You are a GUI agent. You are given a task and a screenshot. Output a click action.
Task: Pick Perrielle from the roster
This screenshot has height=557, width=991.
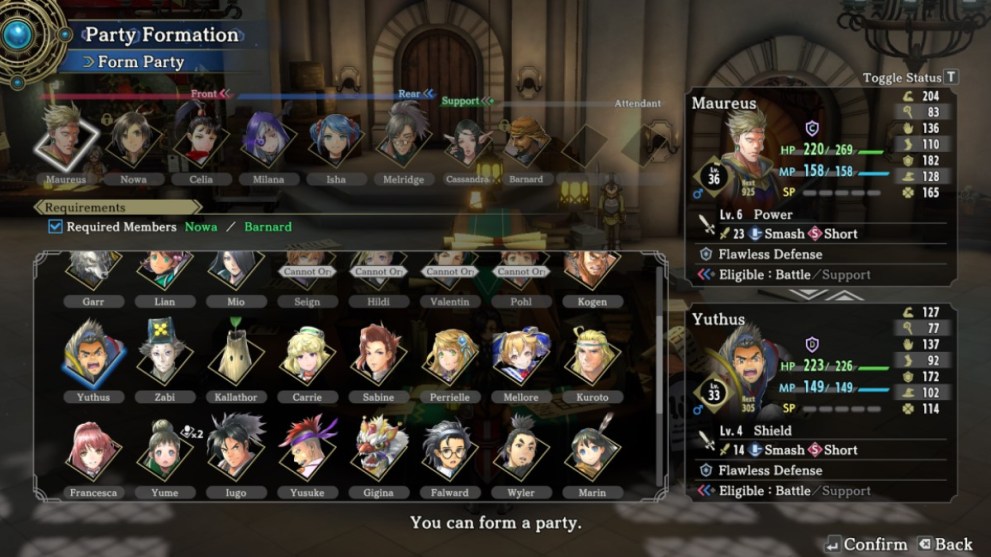click(449, 355)
